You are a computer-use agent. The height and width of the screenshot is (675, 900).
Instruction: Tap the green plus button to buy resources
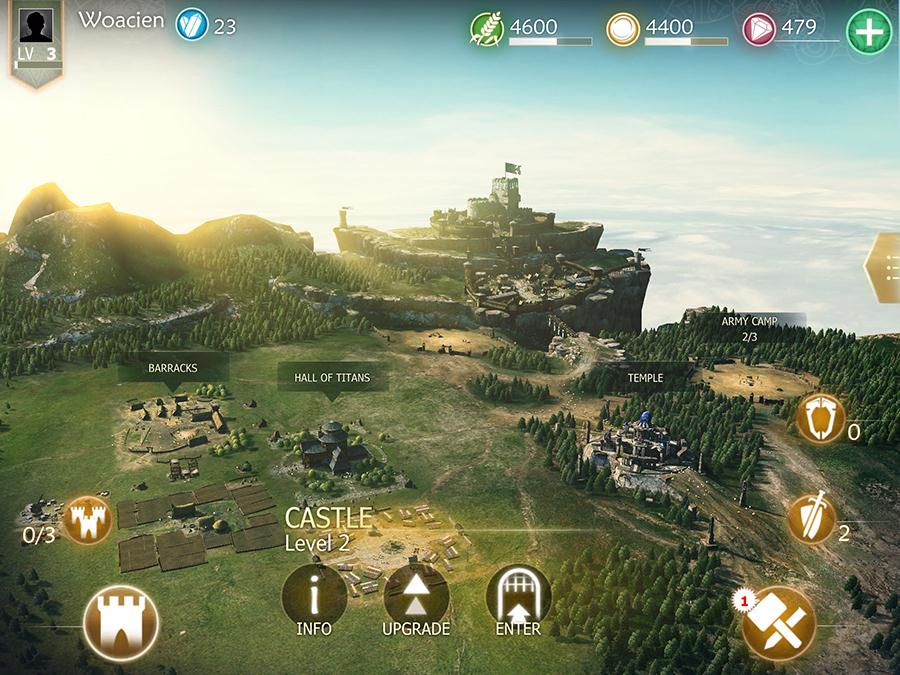pyautogui.click(x=869, y=31)
